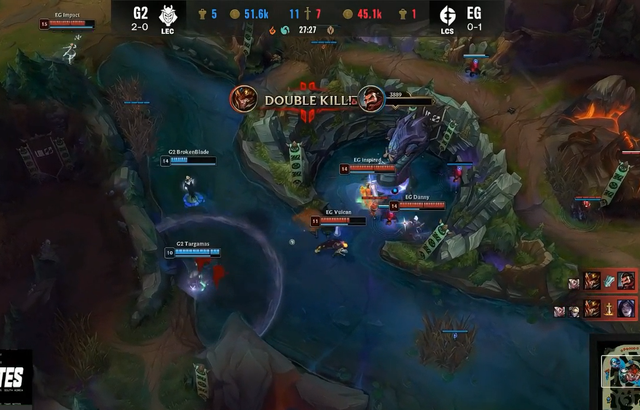This screenshot has height=410, width=640.
Task: Select the dark-haired champion portrait in kill feed
Action: click(x=626, y=307)
